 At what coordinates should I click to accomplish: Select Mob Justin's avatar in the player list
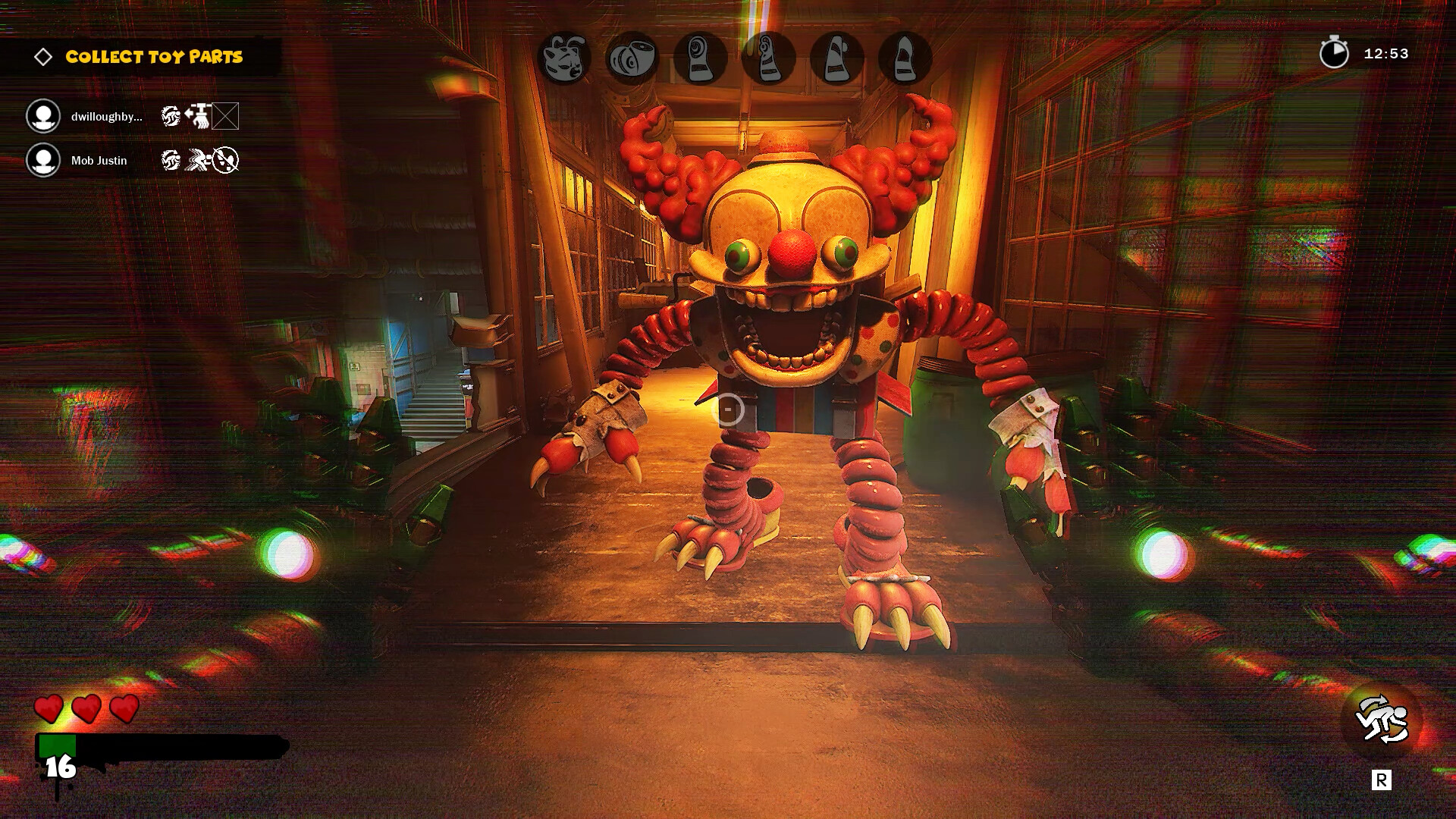click(x=43, y=161)
